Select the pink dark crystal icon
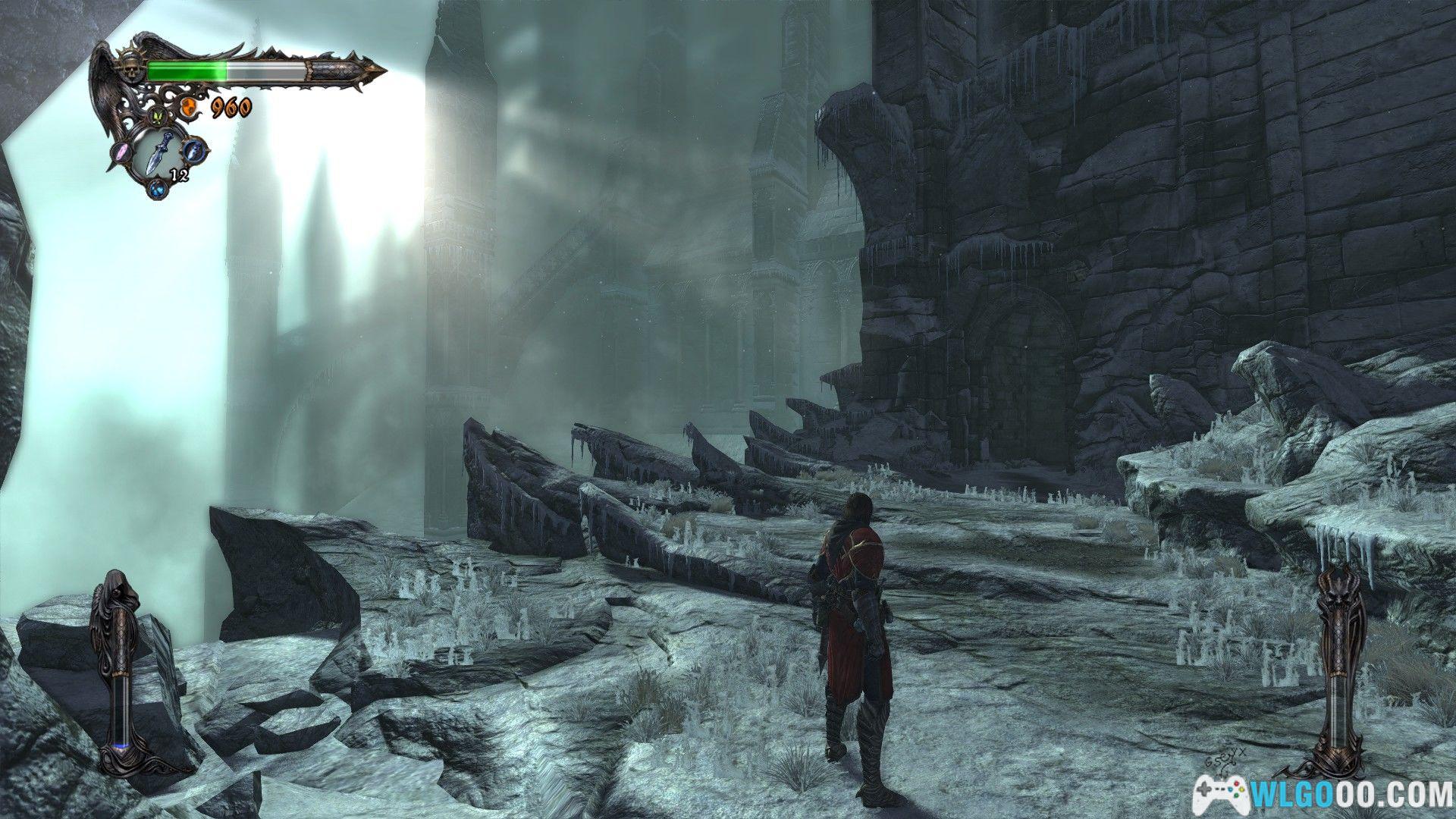 click(x=122, y=151)
